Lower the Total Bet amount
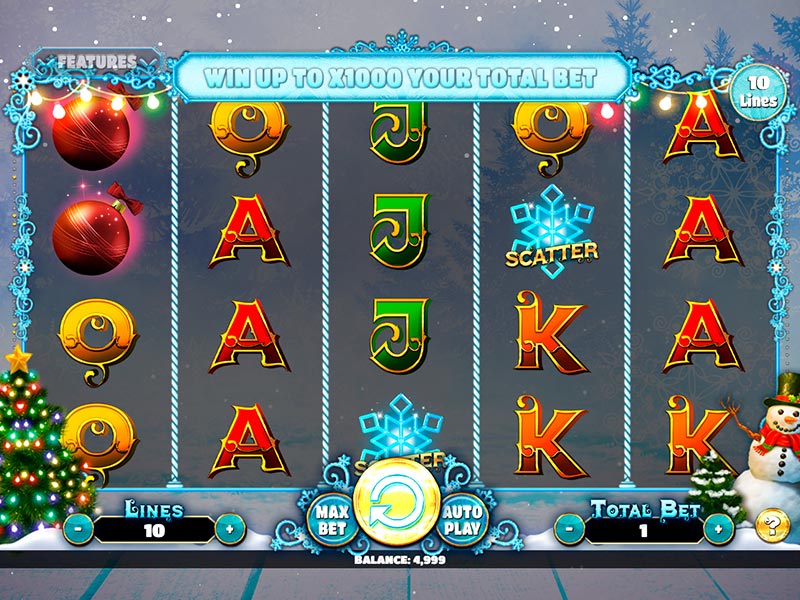The width and height of the screenshot is (800, 600). (569, 528)
